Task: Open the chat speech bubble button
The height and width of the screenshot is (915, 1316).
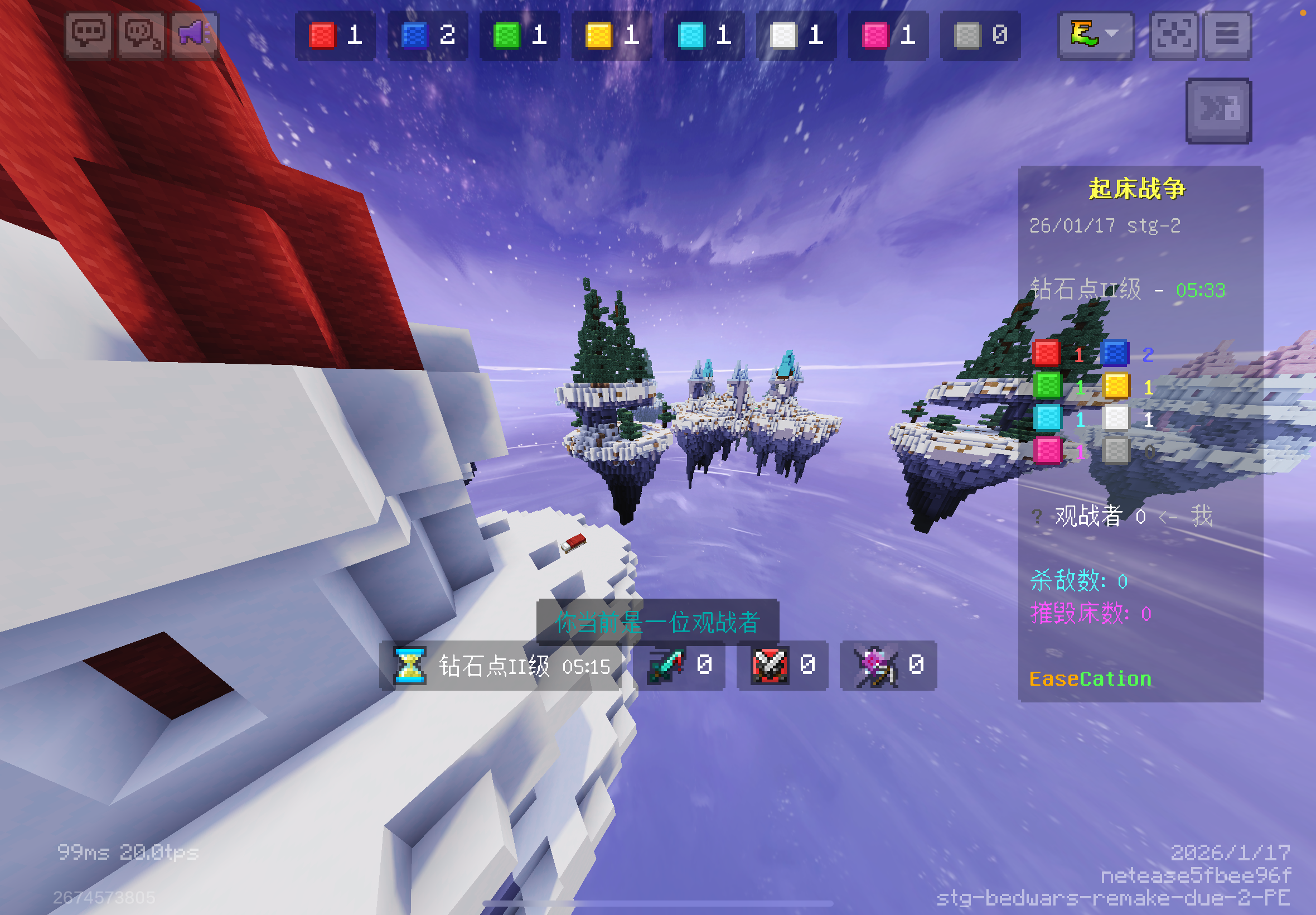Action: 88,35
